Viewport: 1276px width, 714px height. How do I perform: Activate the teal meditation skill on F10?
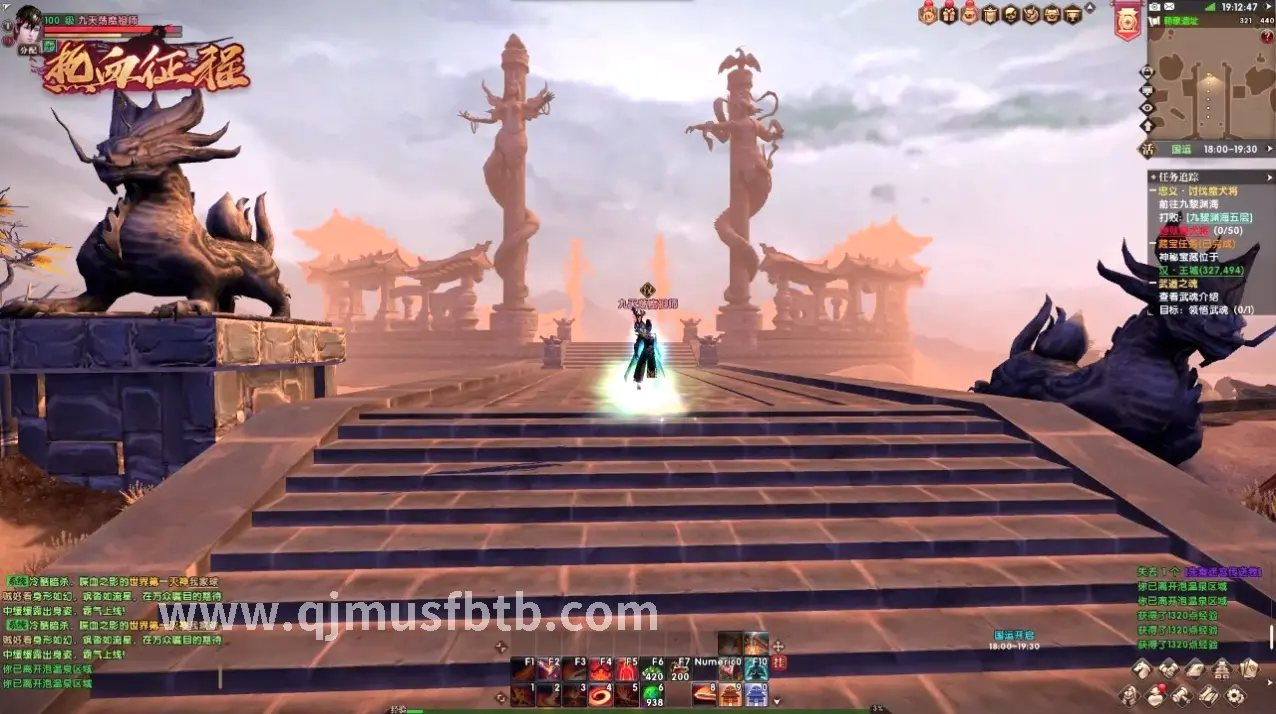click(x=755, y=668)
